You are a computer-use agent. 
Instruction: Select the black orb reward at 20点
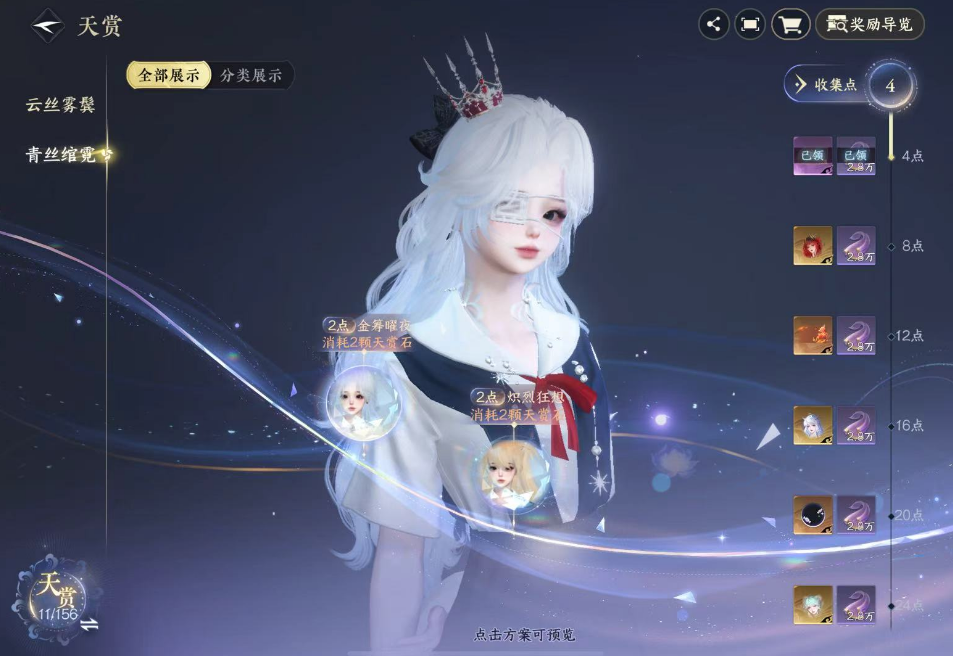point(812,516)
